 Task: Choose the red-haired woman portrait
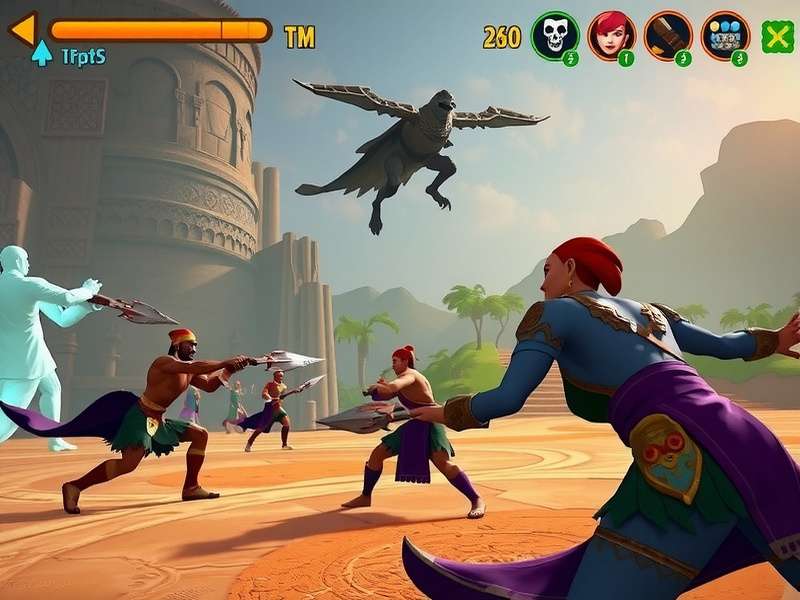coord(611,36)
